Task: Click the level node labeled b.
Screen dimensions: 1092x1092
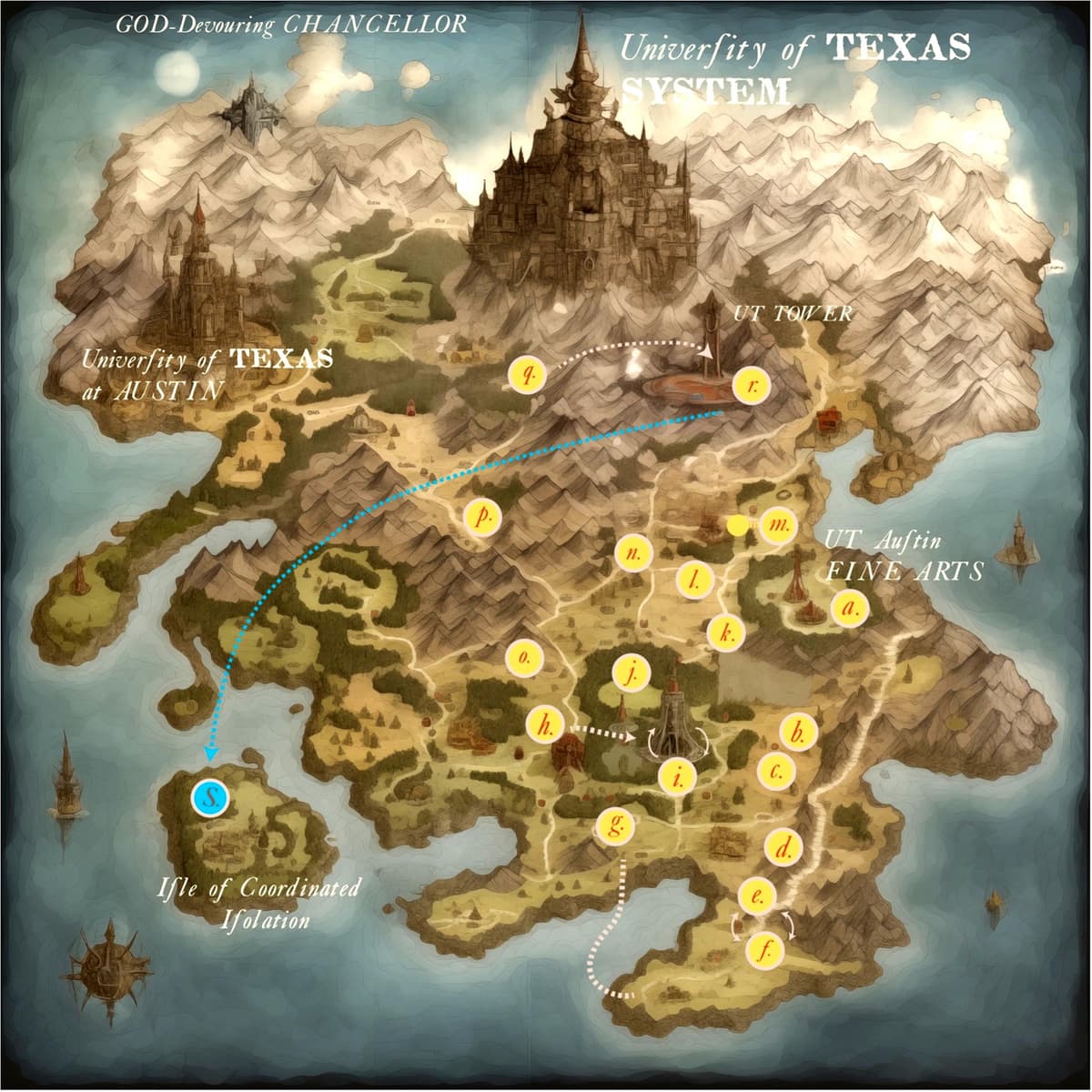Action: (x=799, y=731)
